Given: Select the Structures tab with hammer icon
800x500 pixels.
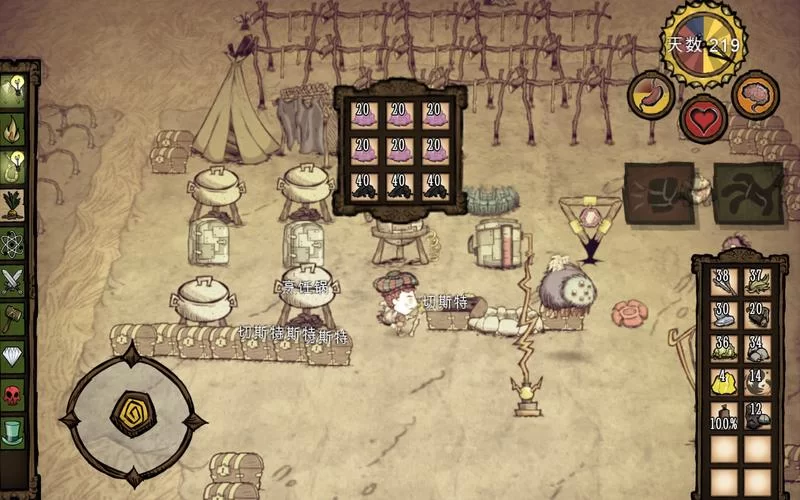Looking at the screenshot, I should (13, 319).
